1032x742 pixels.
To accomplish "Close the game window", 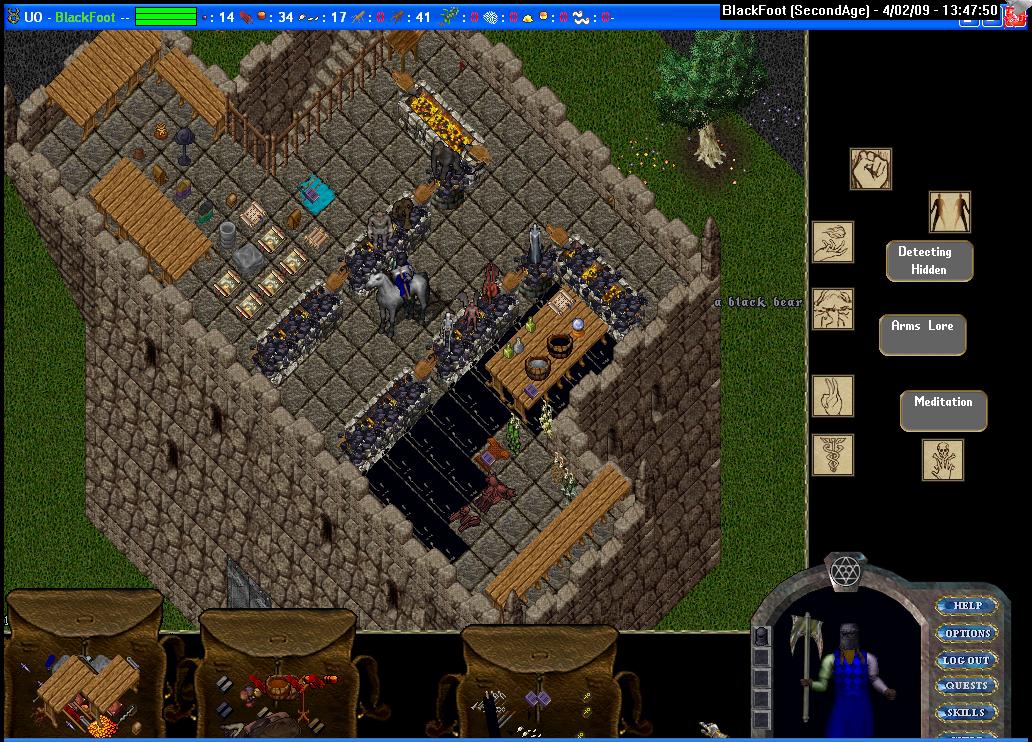I will [1018, 10].
